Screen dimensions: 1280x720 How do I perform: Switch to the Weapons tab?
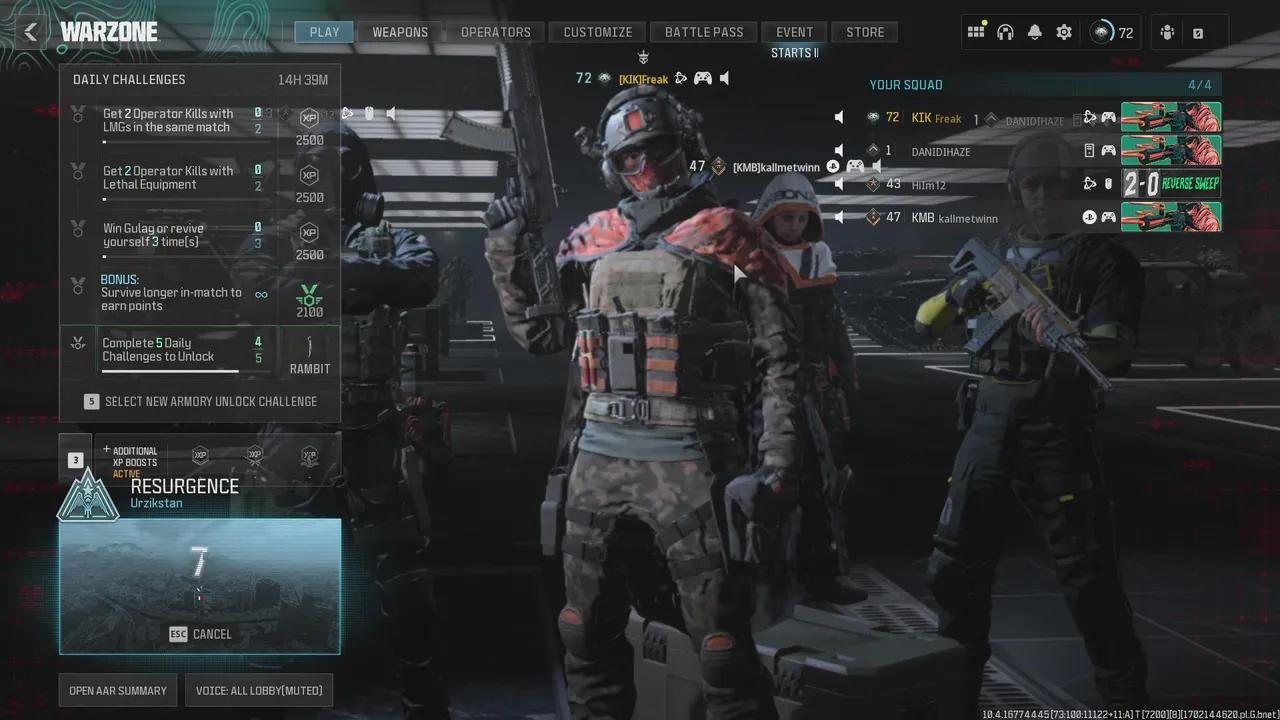click(400, 32)
